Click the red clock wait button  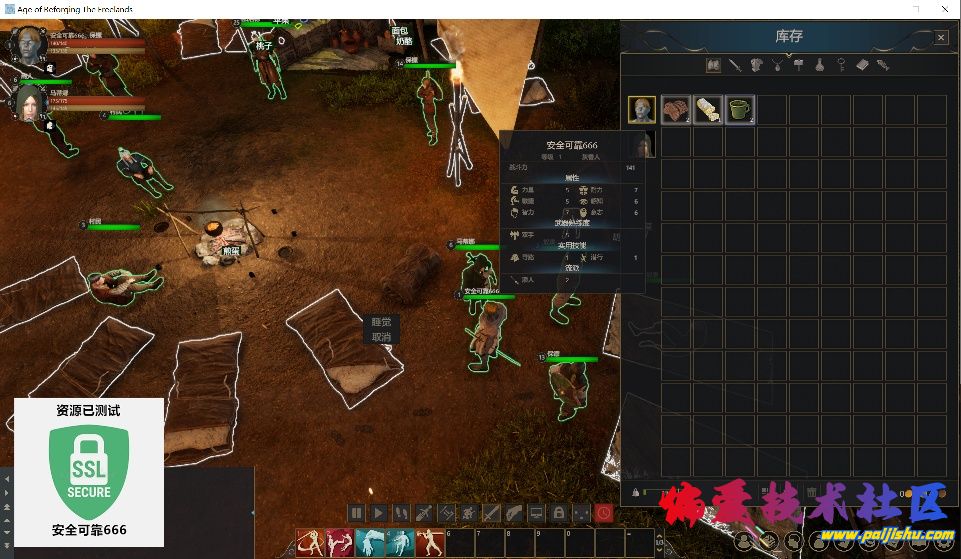604,513
